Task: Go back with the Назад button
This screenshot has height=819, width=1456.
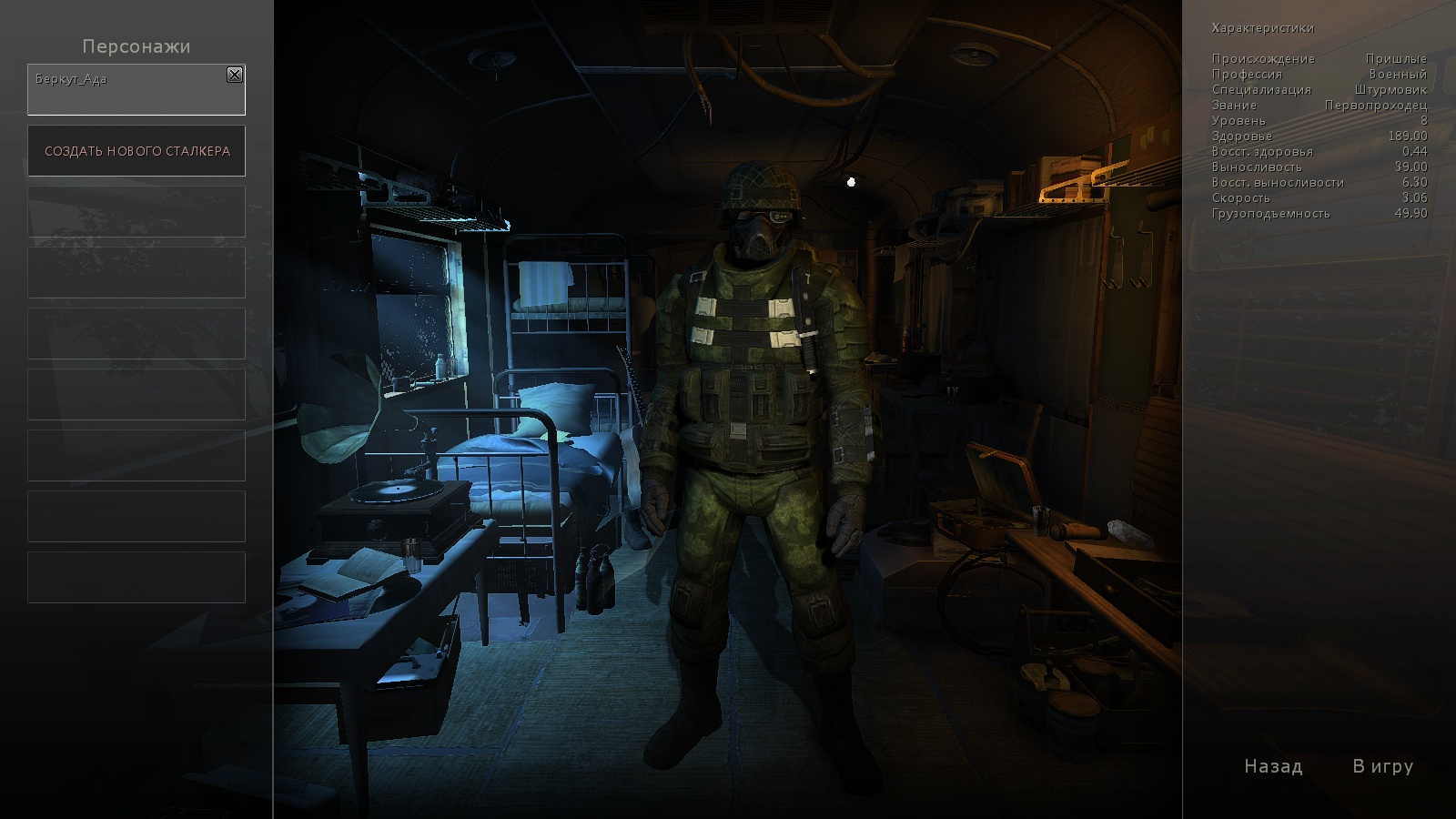Action: pos(1273,766)
